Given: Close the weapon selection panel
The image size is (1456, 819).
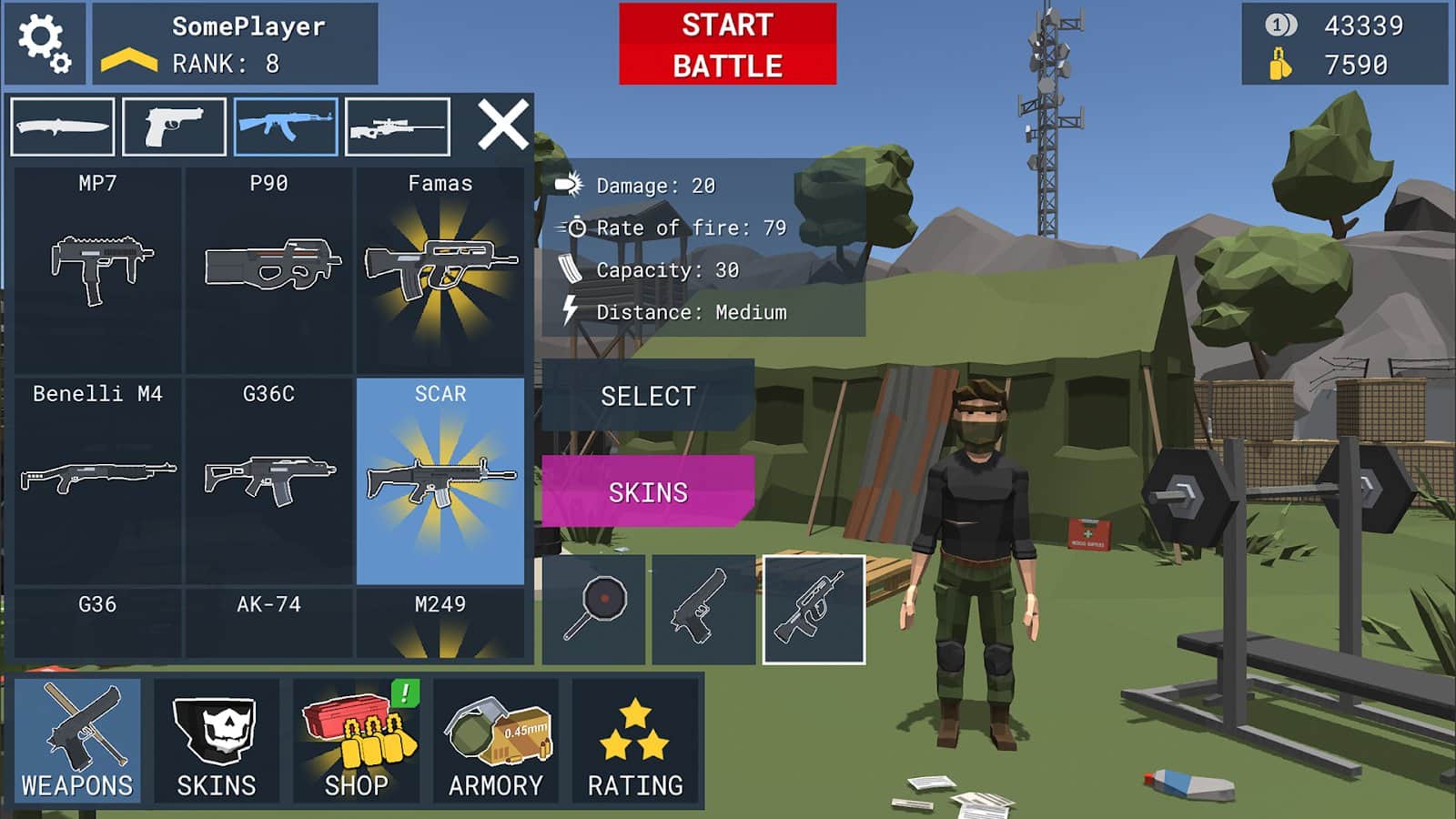Looking at the screenshot, I should click(503, 125).
